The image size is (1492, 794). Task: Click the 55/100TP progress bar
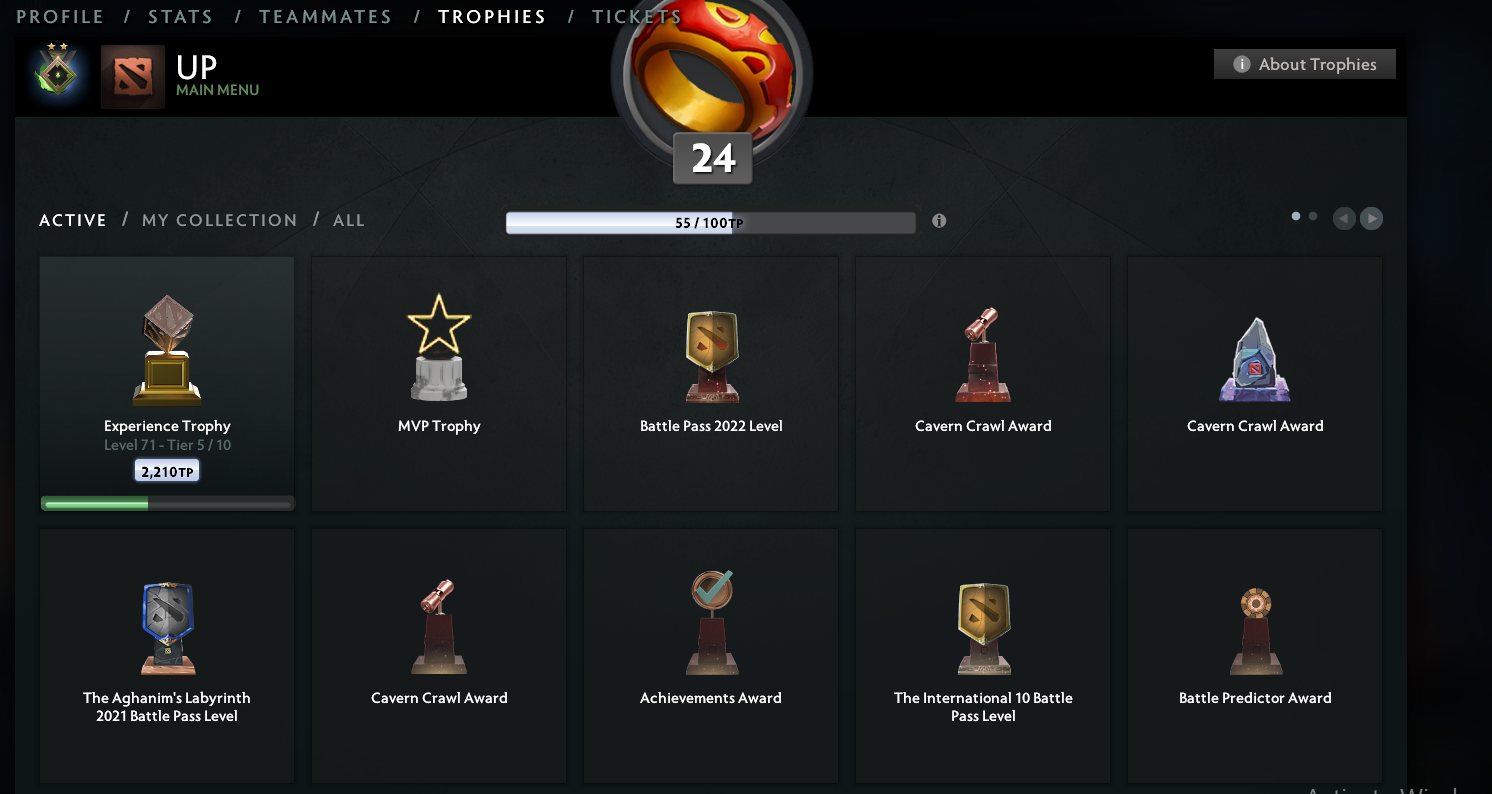(x=711, y=222)
